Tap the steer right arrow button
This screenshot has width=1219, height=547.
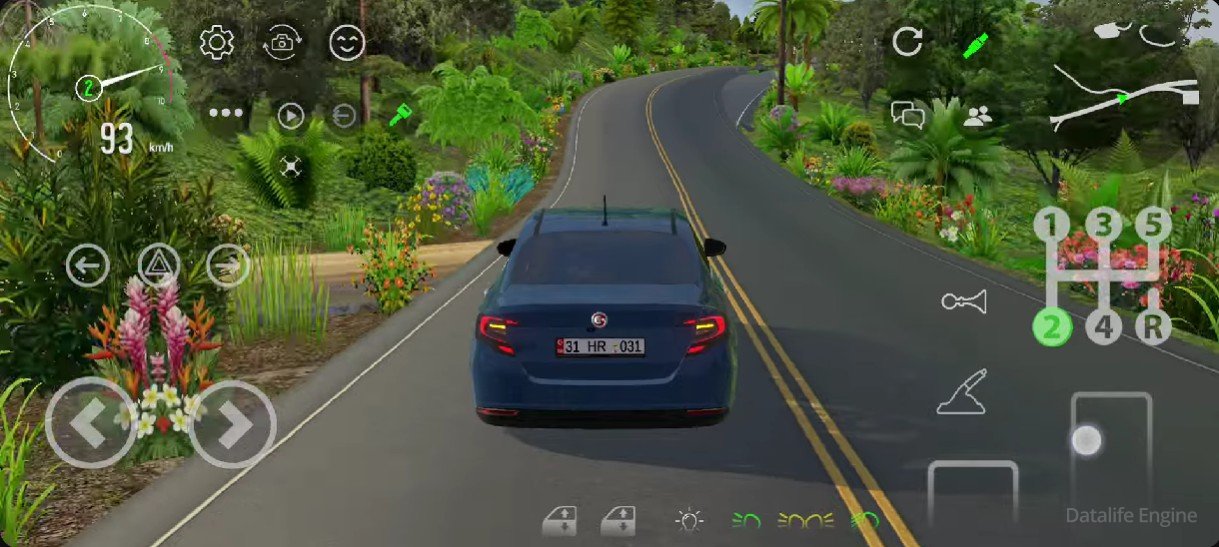pos(233,424)
